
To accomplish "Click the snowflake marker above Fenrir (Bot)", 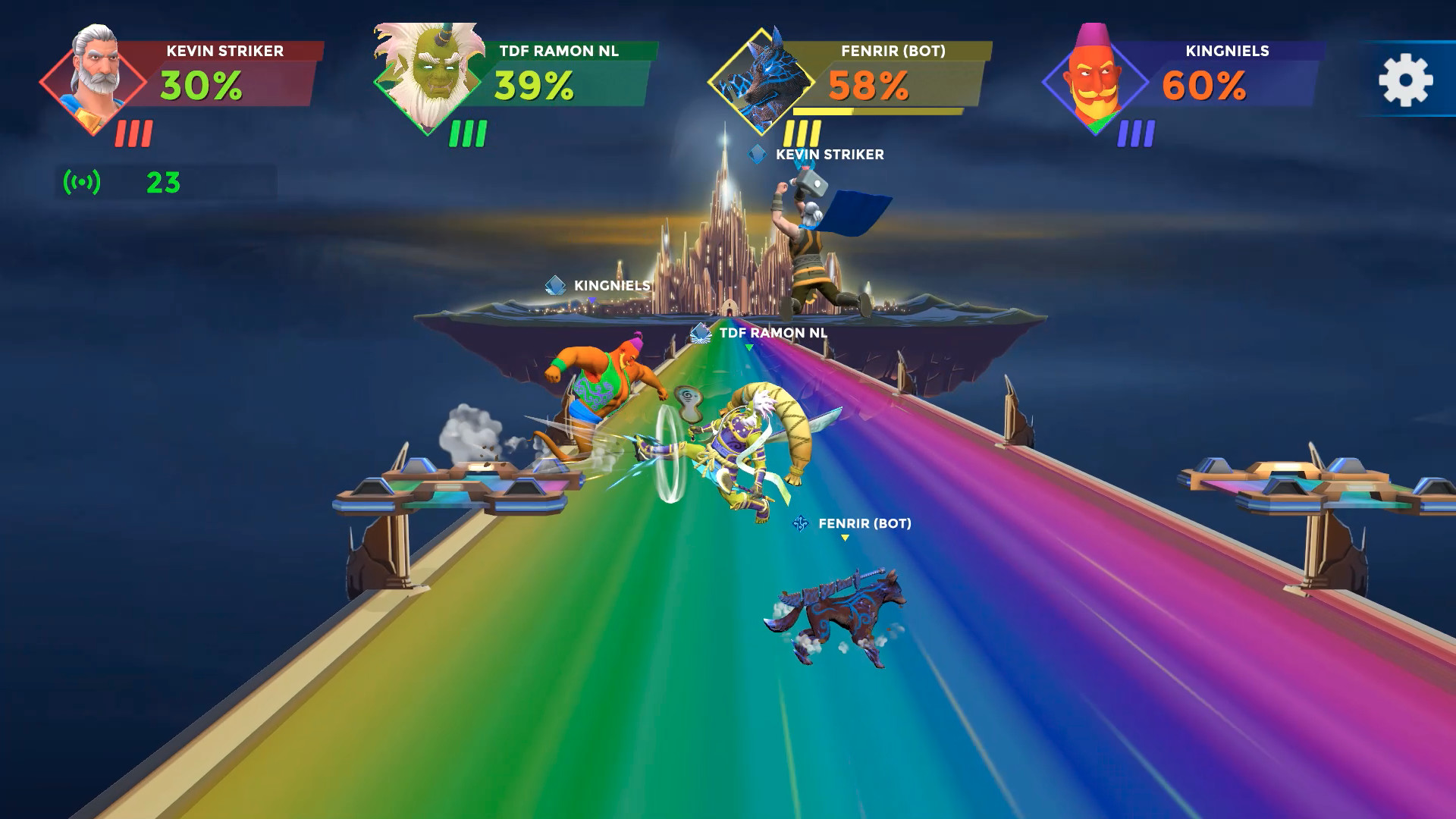I will (x=802, y=523).
